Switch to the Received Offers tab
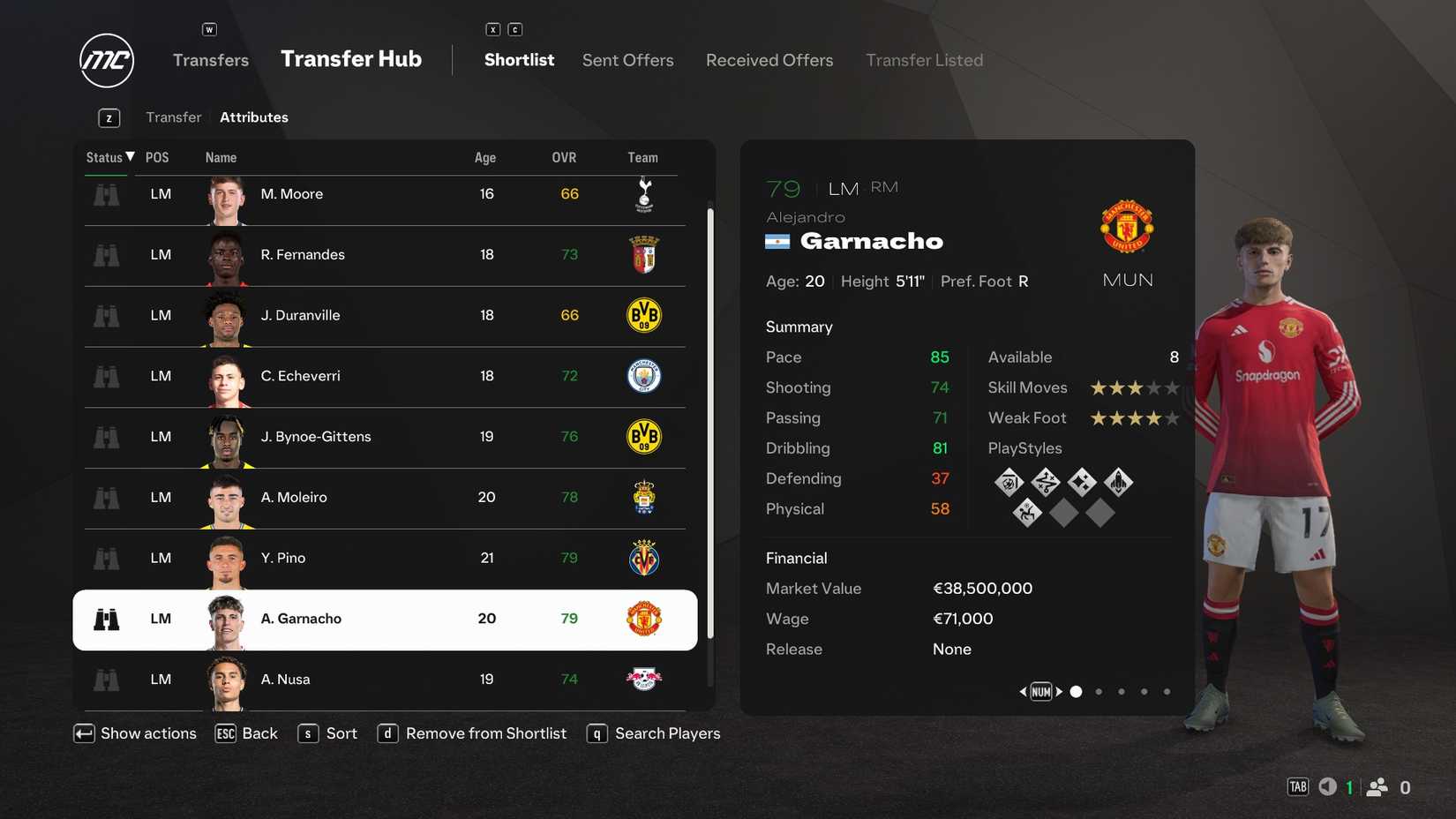 (769, 60)
